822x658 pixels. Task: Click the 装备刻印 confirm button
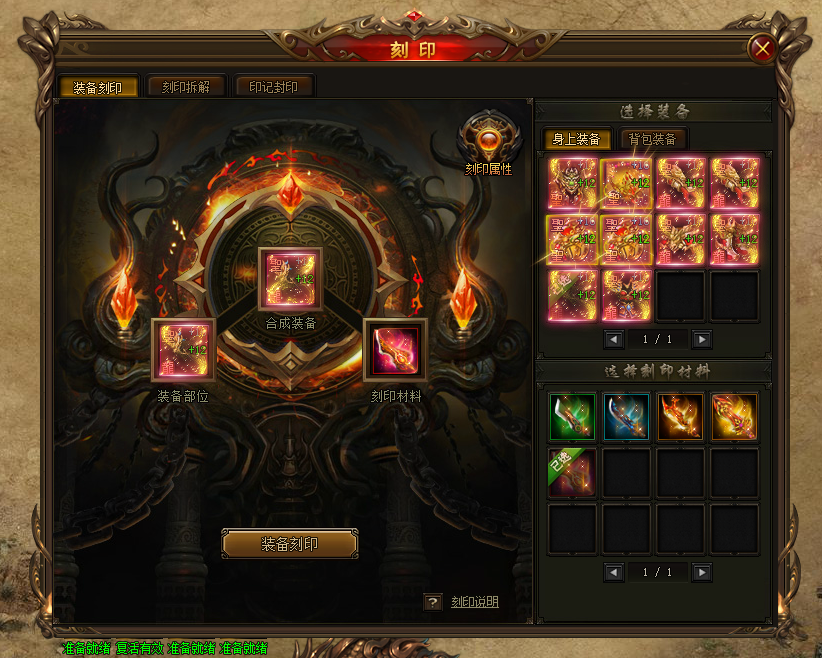point(289,544)
